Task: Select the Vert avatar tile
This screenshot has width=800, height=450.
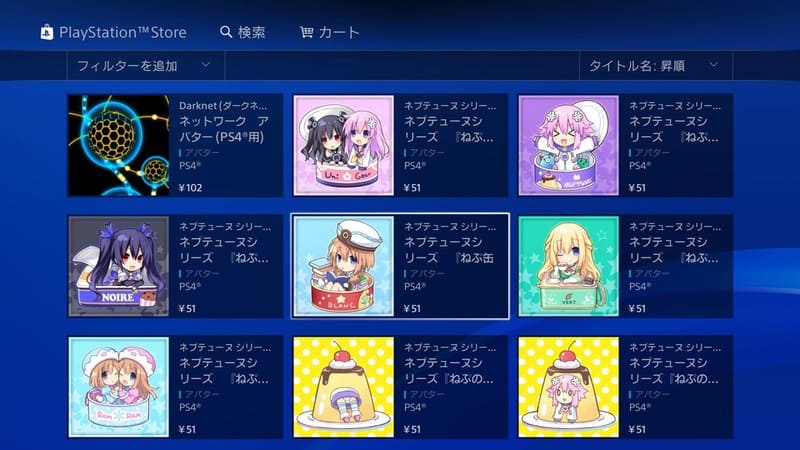Action: (x=625, y=266)
